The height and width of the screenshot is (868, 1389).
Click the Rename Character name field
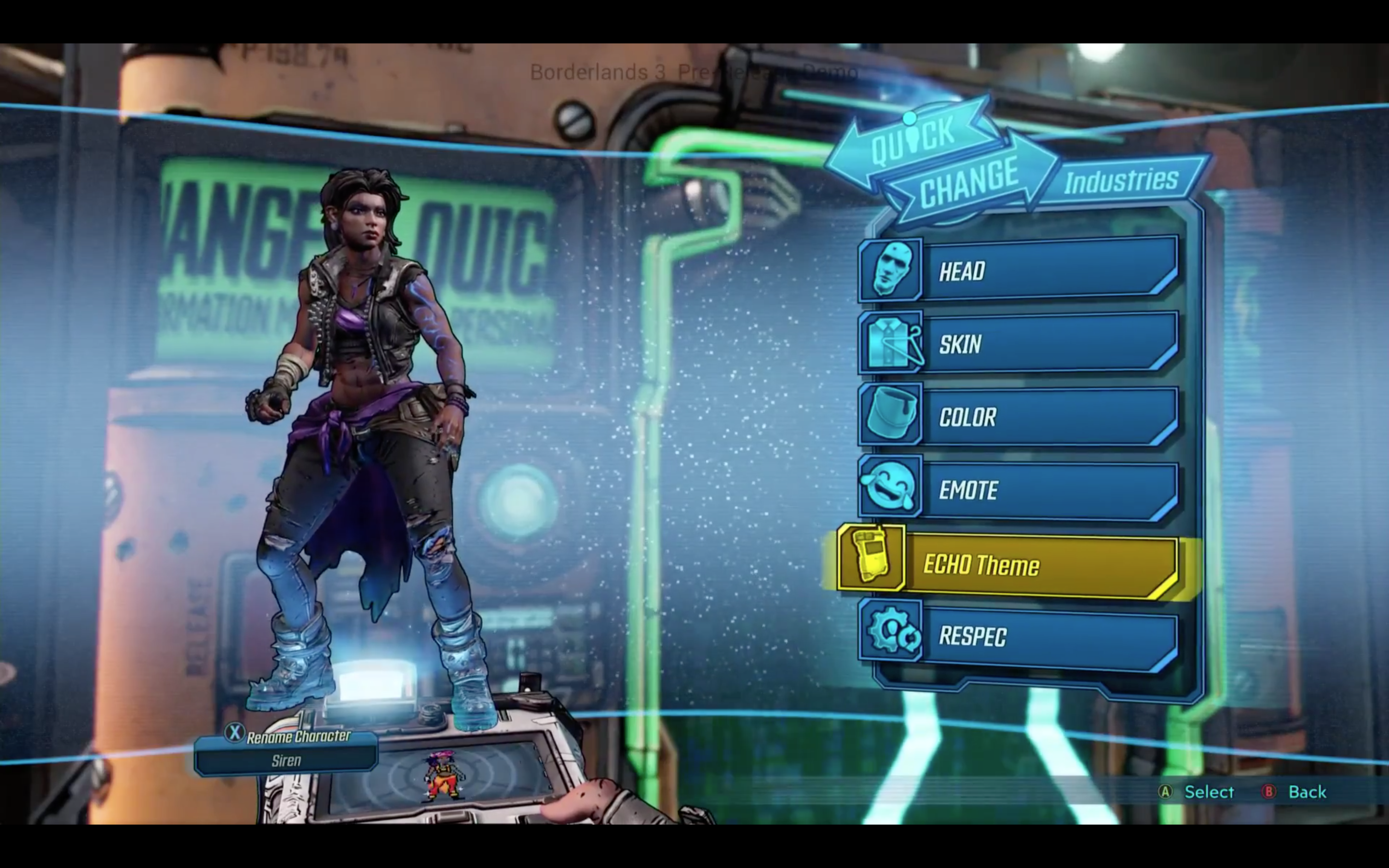pos(286,760)
